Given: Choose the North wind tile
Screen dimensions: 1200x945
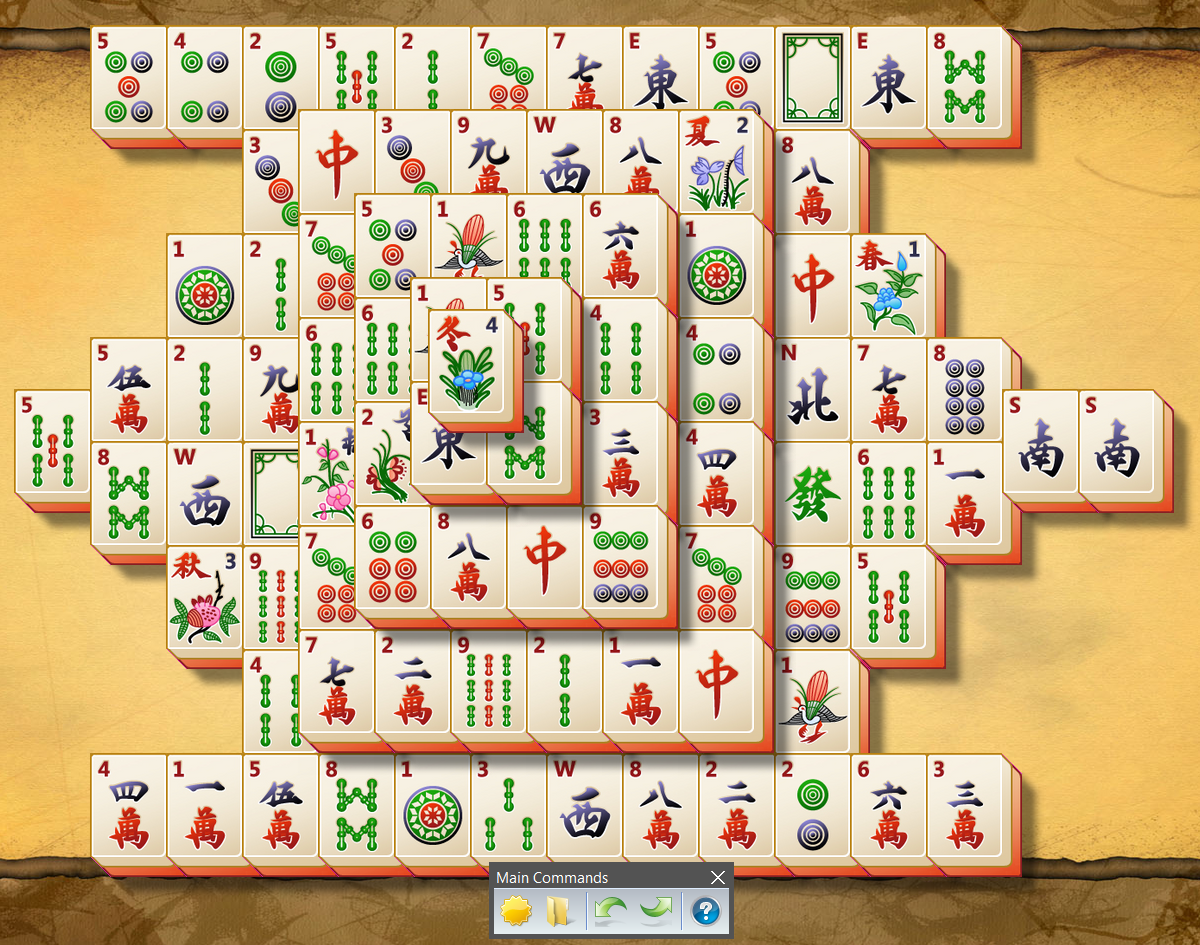Looking at the screenshot, I should click(812, 390).
